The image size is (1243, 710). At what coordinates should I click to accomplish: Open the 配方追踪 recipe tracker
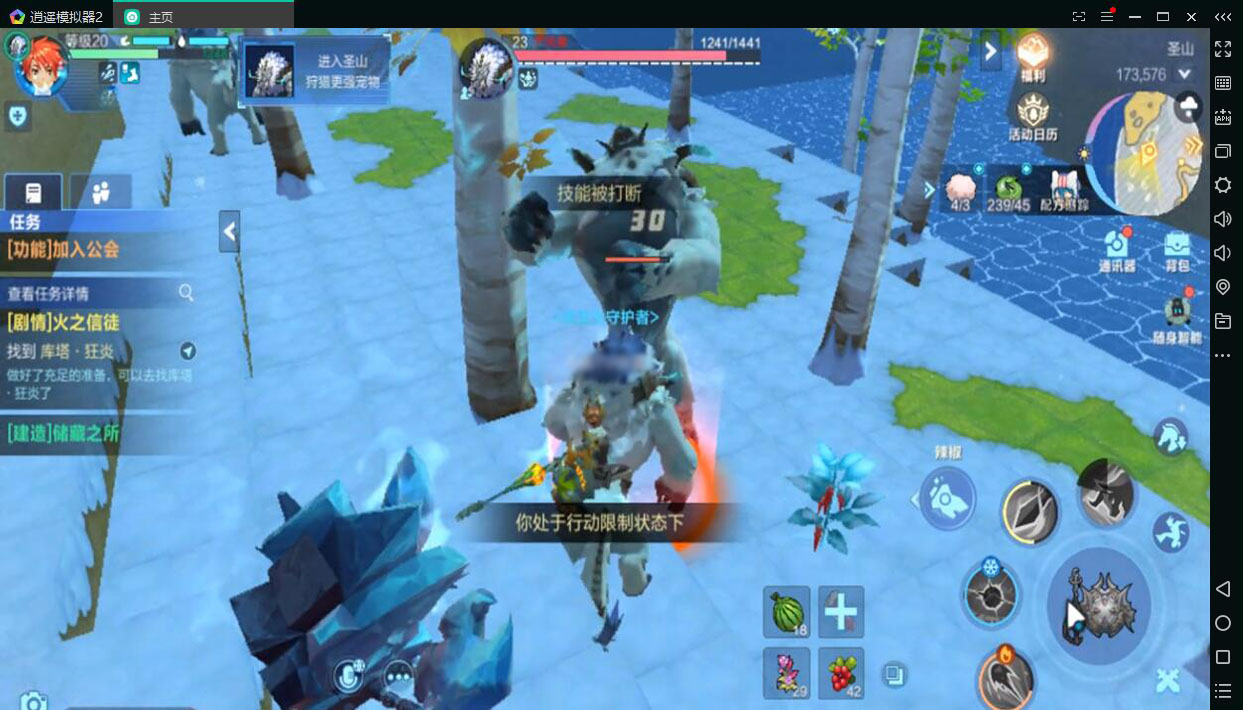point(1064,190)
